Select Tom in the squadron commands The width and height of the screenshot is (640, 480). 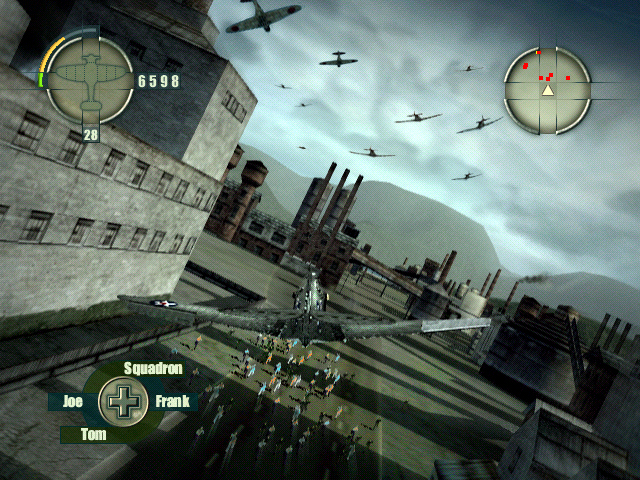(93, 435)
